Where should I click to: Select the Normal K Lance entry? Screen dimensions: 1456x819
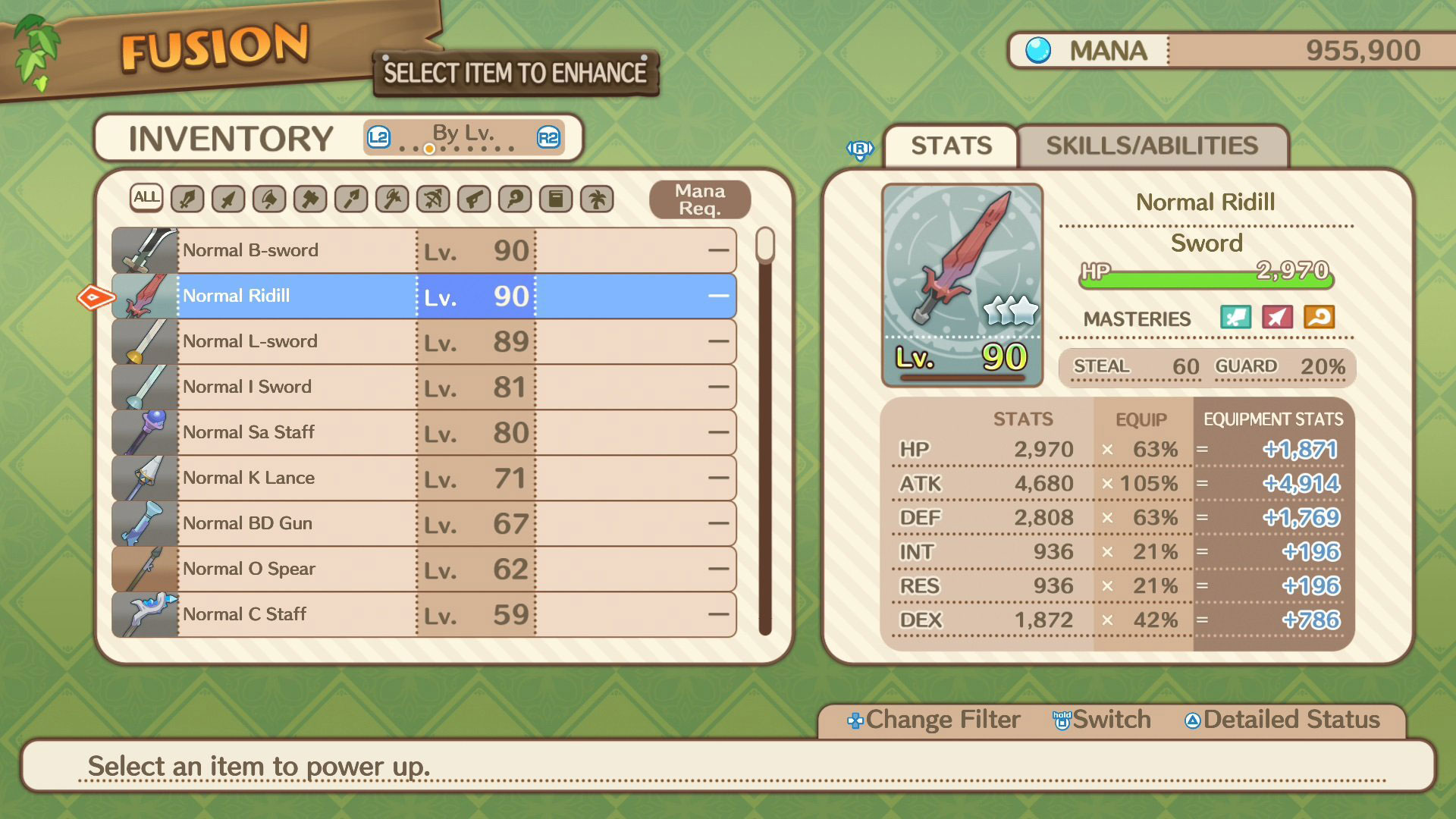pyautogui.click(x=423, y=478)
